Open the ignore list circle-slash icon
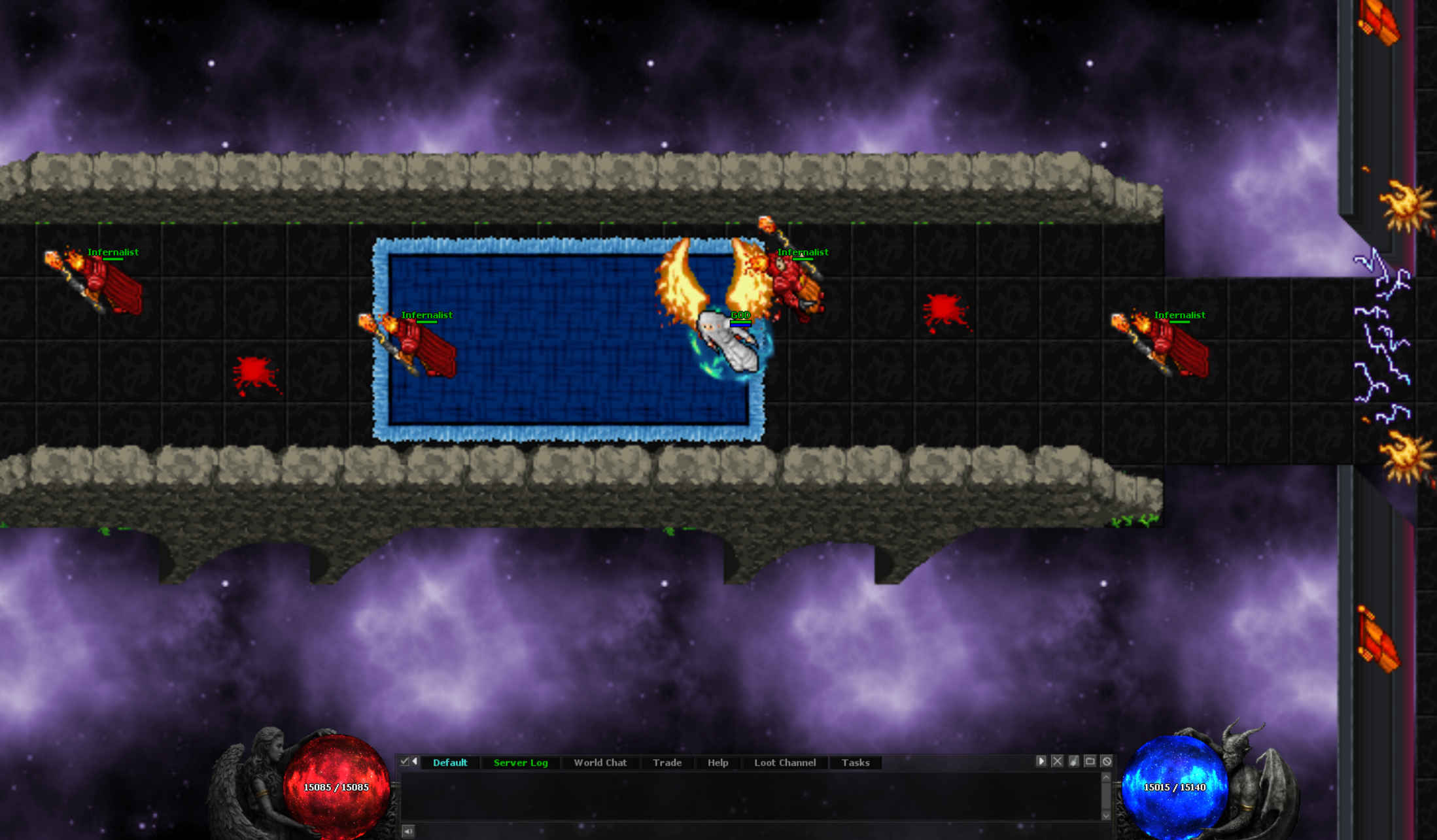 [x=1106, y=762]
